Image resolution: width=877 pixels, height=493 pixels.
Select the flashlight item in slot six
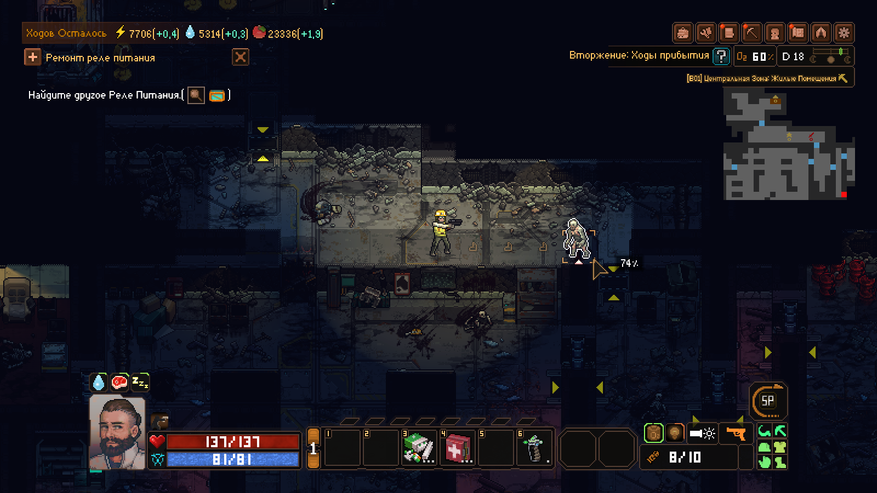(534, 448)
